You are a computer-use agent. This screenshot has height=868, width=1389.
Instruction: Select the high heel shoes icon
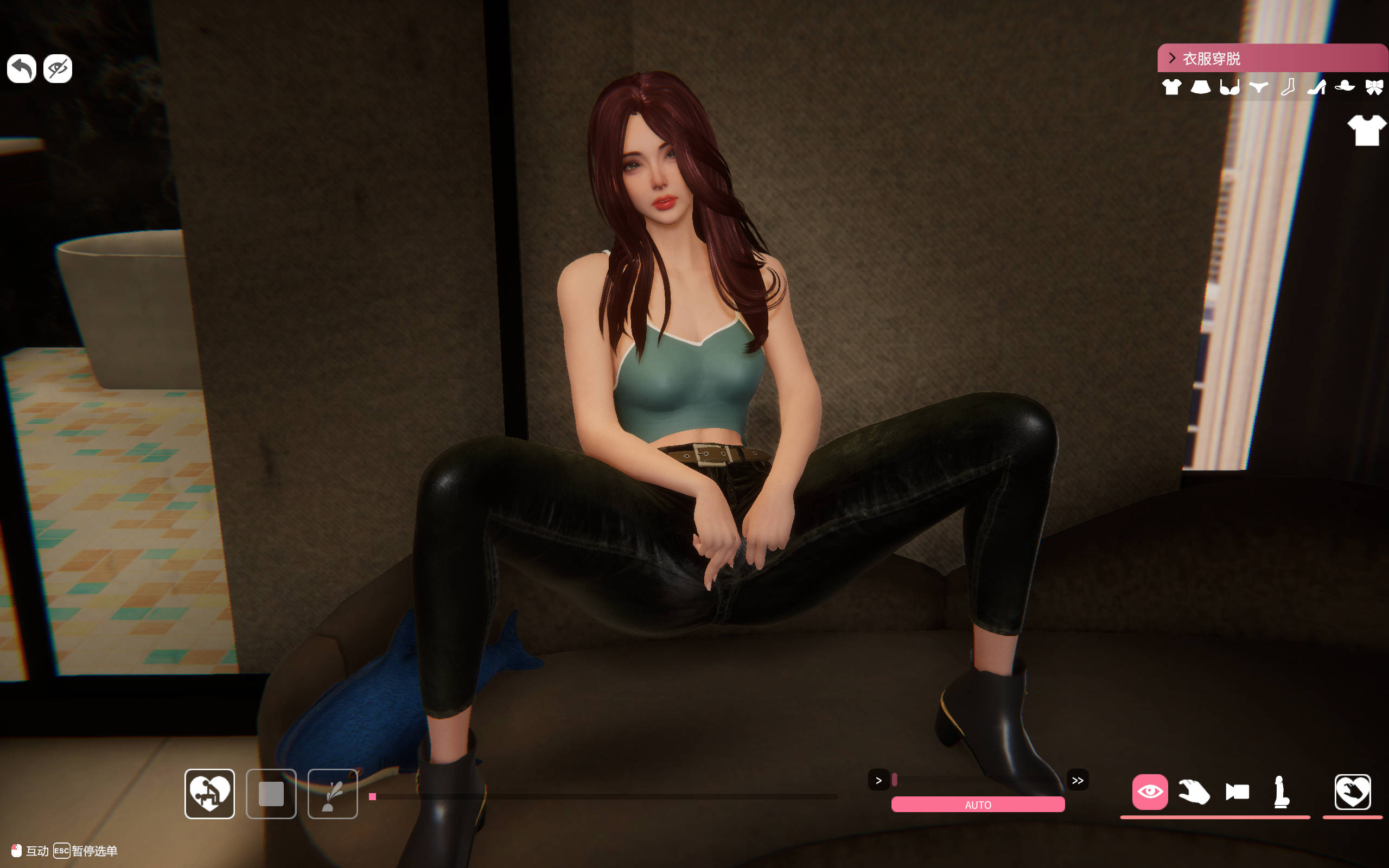pyautogui.click(x=1316, y=87)
